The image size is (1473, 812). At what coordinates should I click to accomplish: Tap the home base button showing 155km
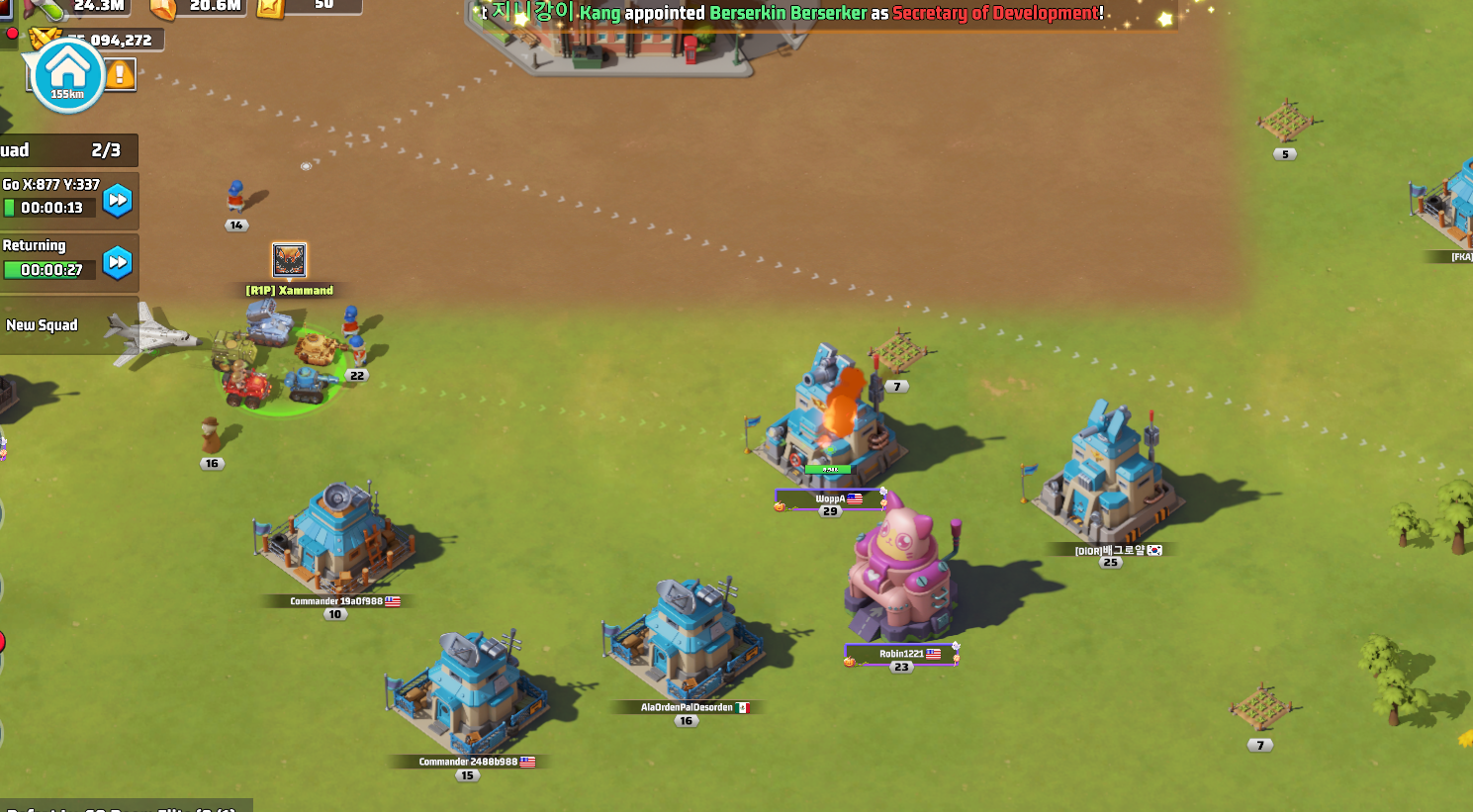(x=67, y=74)
